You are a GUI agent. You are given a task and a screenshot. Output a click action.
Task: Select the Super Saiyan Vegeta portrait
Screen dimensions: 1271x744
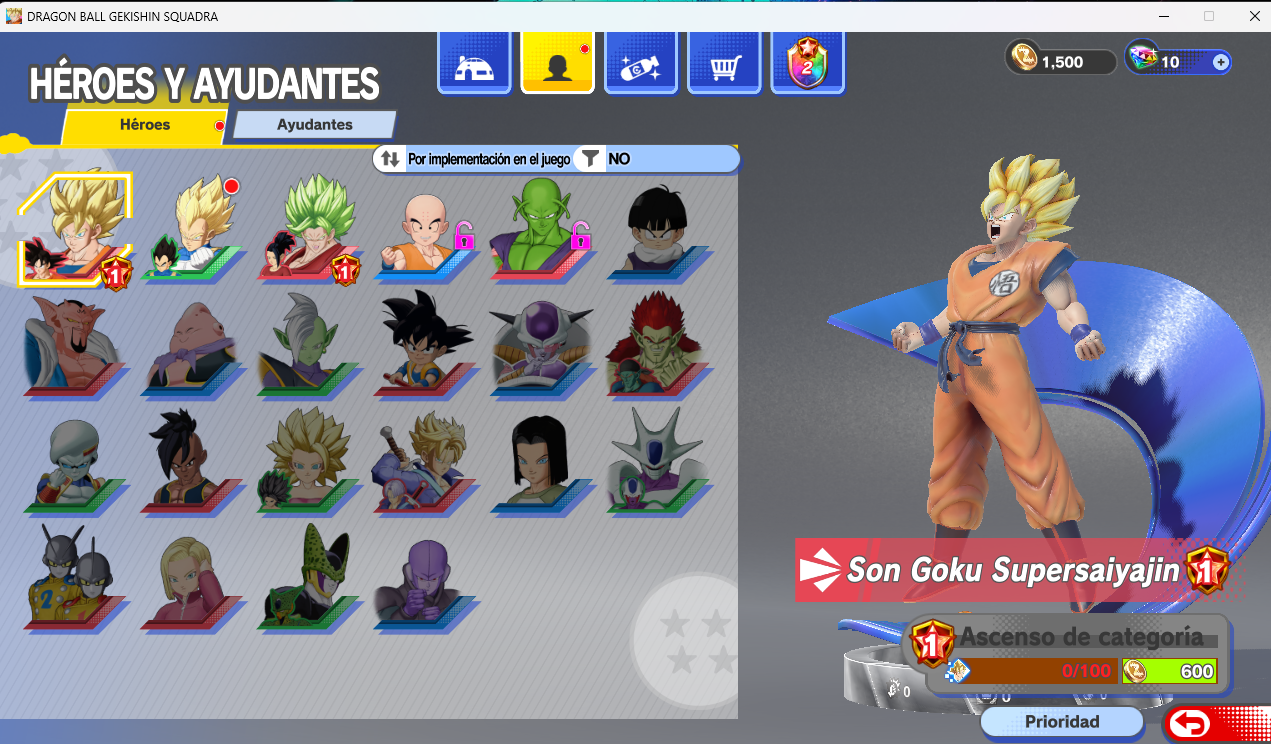click(195, 232)
